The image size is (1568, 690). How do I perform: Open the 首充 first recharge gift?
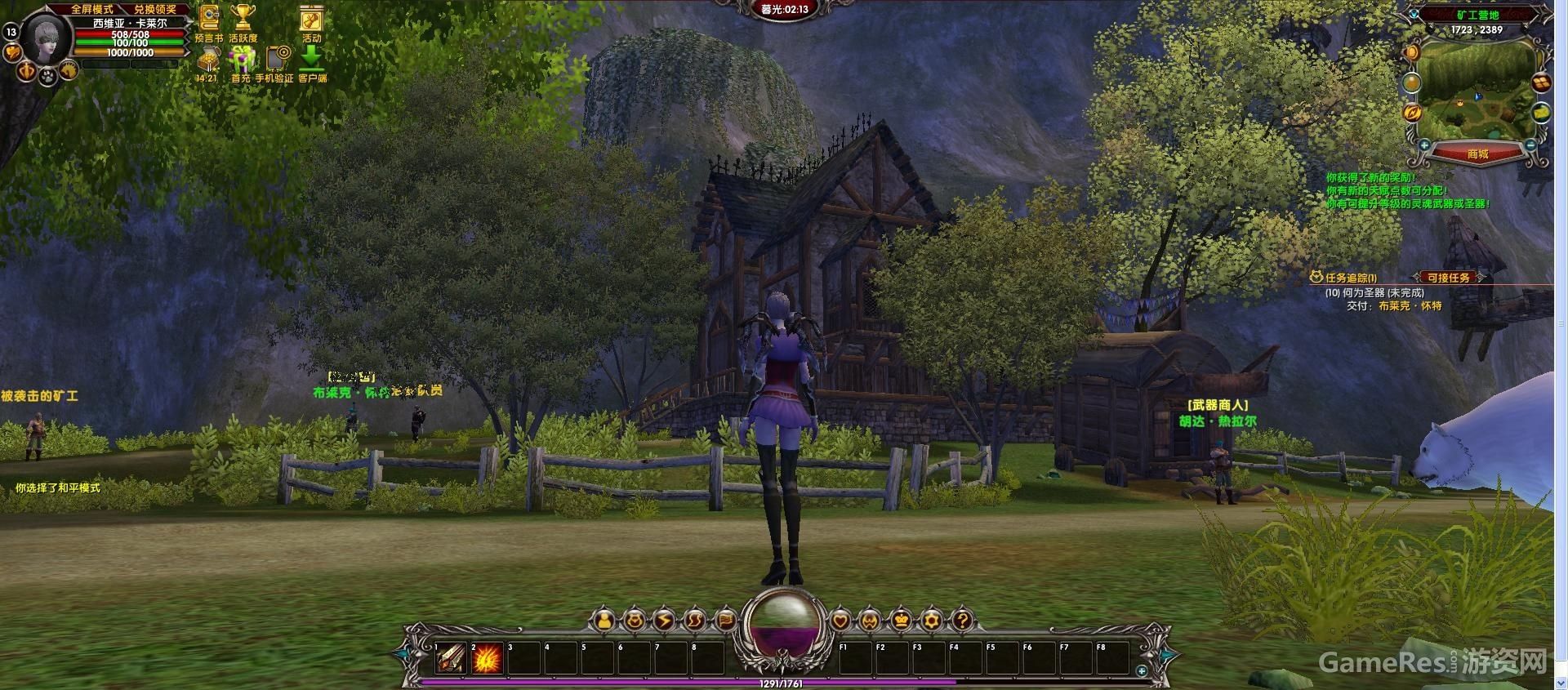(242, 60)
